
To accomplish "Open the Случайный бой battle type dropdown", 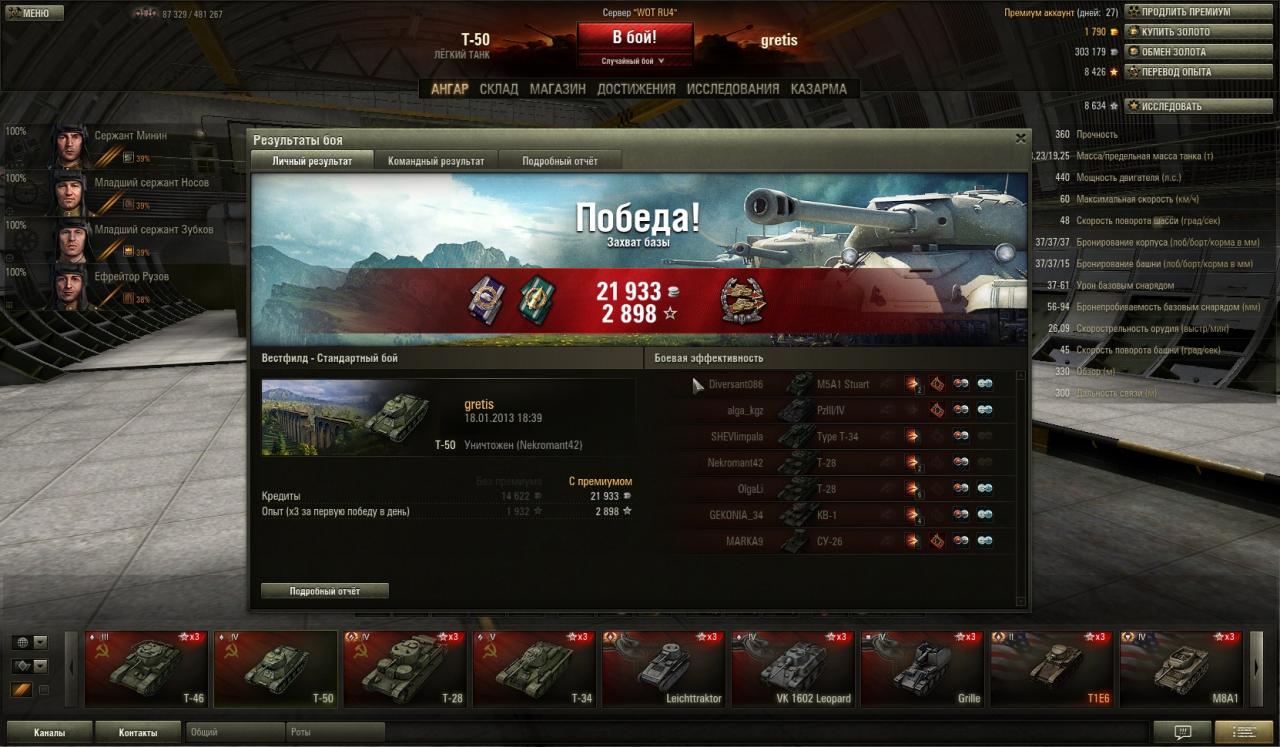I will click(634, 61).
